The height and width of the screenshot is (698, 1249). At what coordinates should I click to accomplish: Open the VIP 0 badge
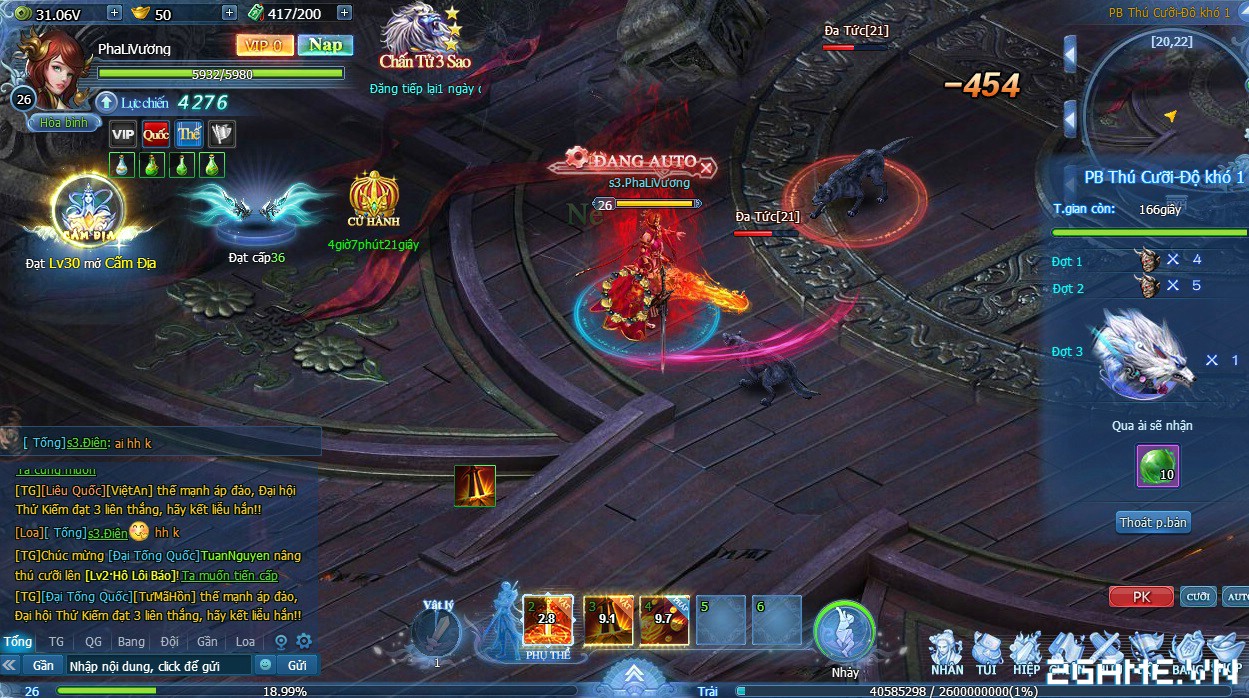tap(265, 45)
